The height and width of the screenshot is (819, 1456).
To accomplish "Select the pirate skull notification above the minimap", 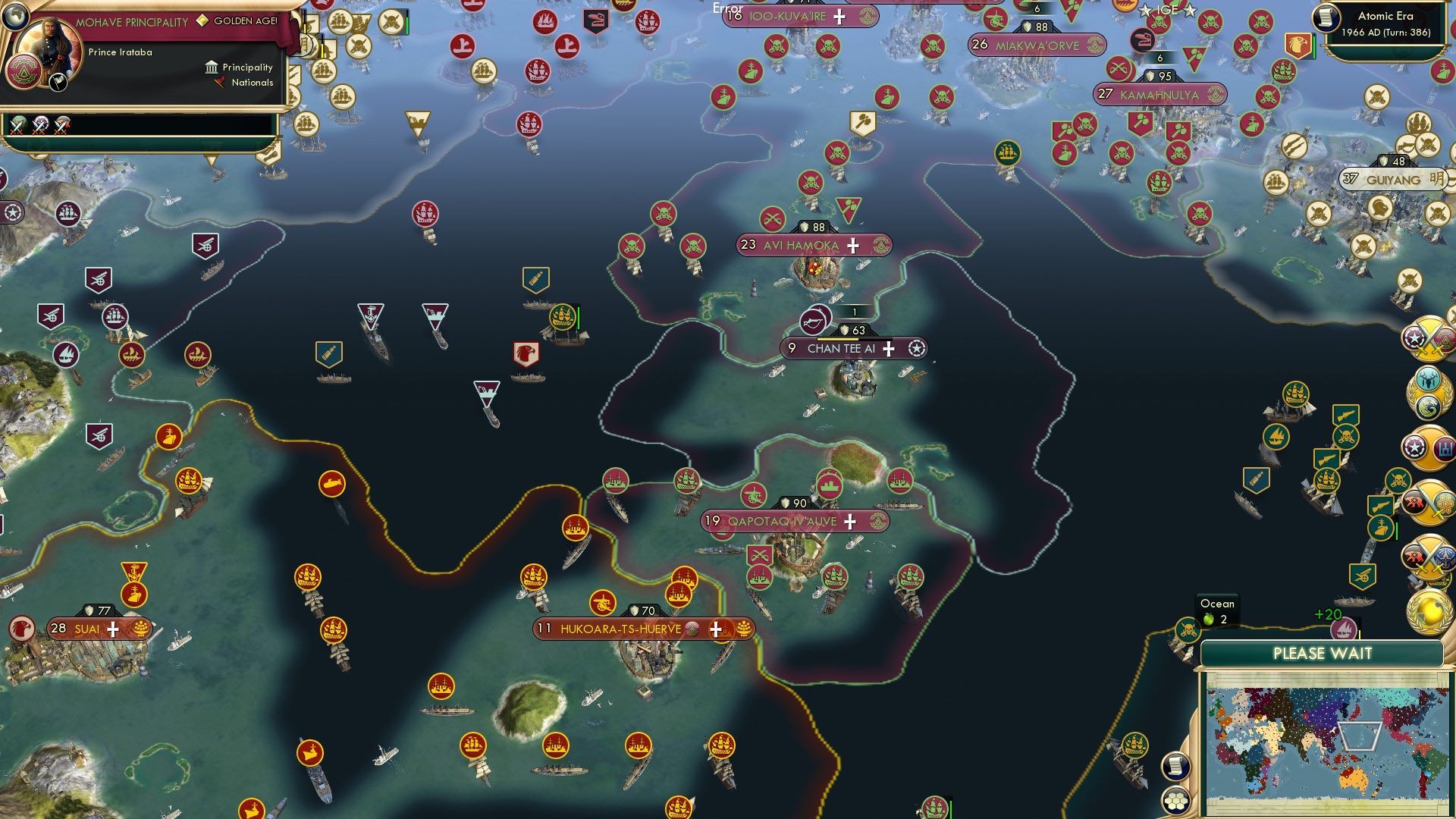I will click(1188, 629).
